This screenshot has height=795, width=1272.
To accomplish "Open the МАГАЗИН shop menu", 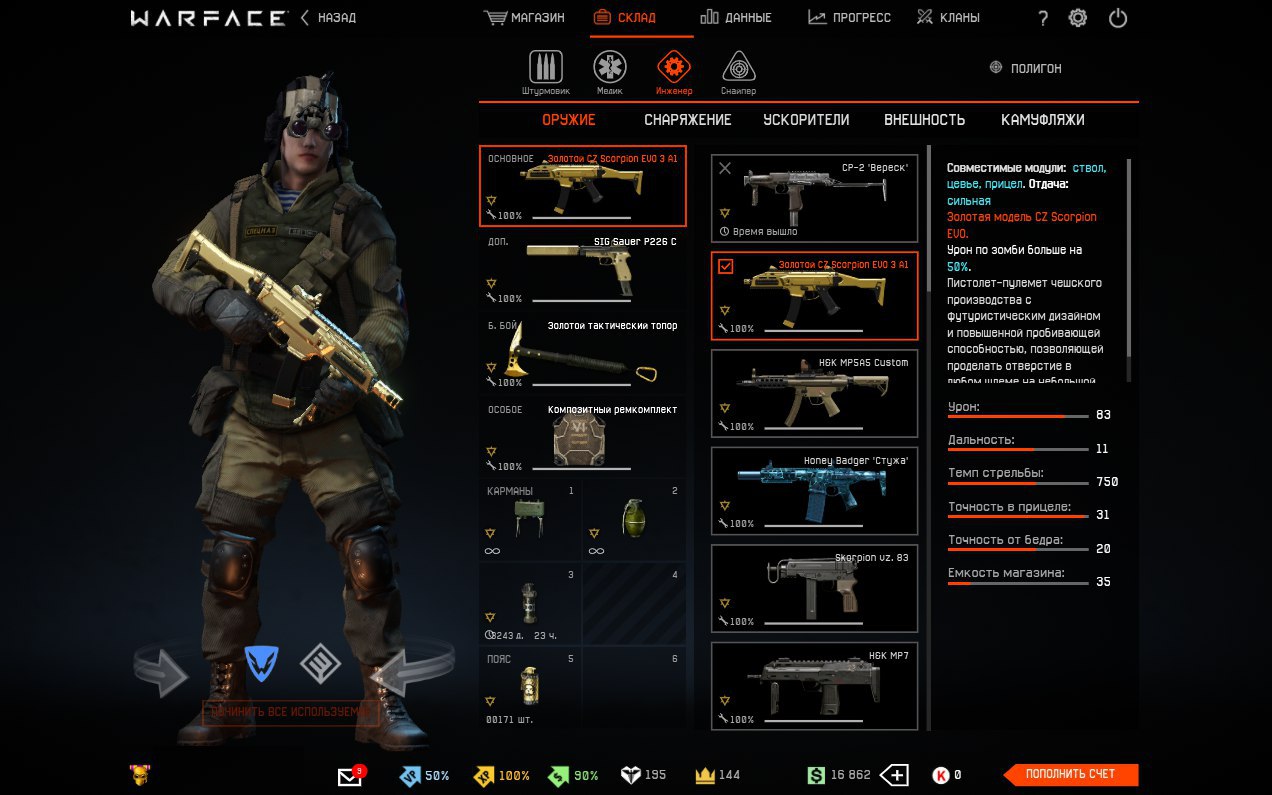I will click(x=524, y=18).
